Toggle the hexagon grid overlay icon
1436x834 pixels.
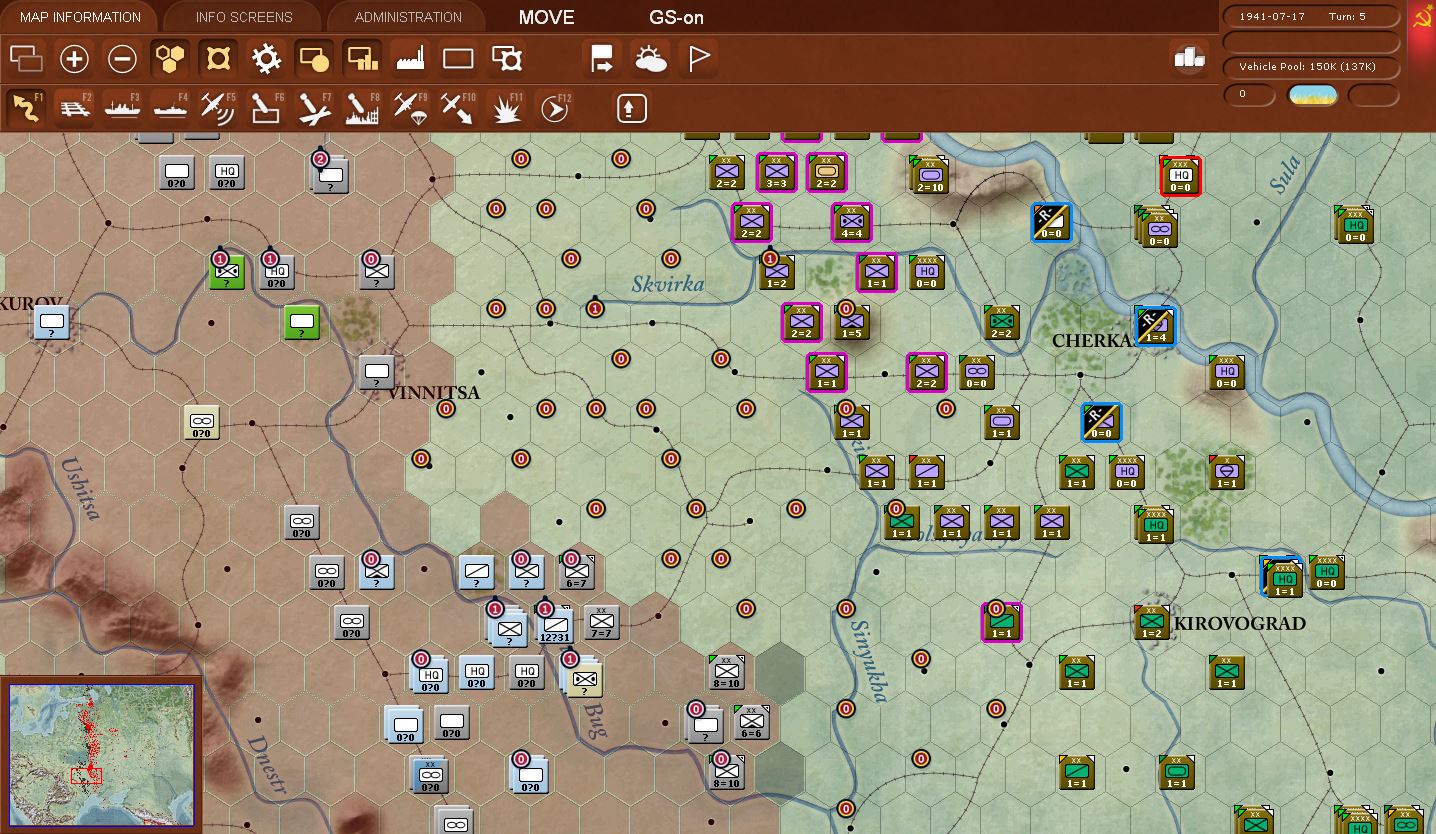click(169, 58)
